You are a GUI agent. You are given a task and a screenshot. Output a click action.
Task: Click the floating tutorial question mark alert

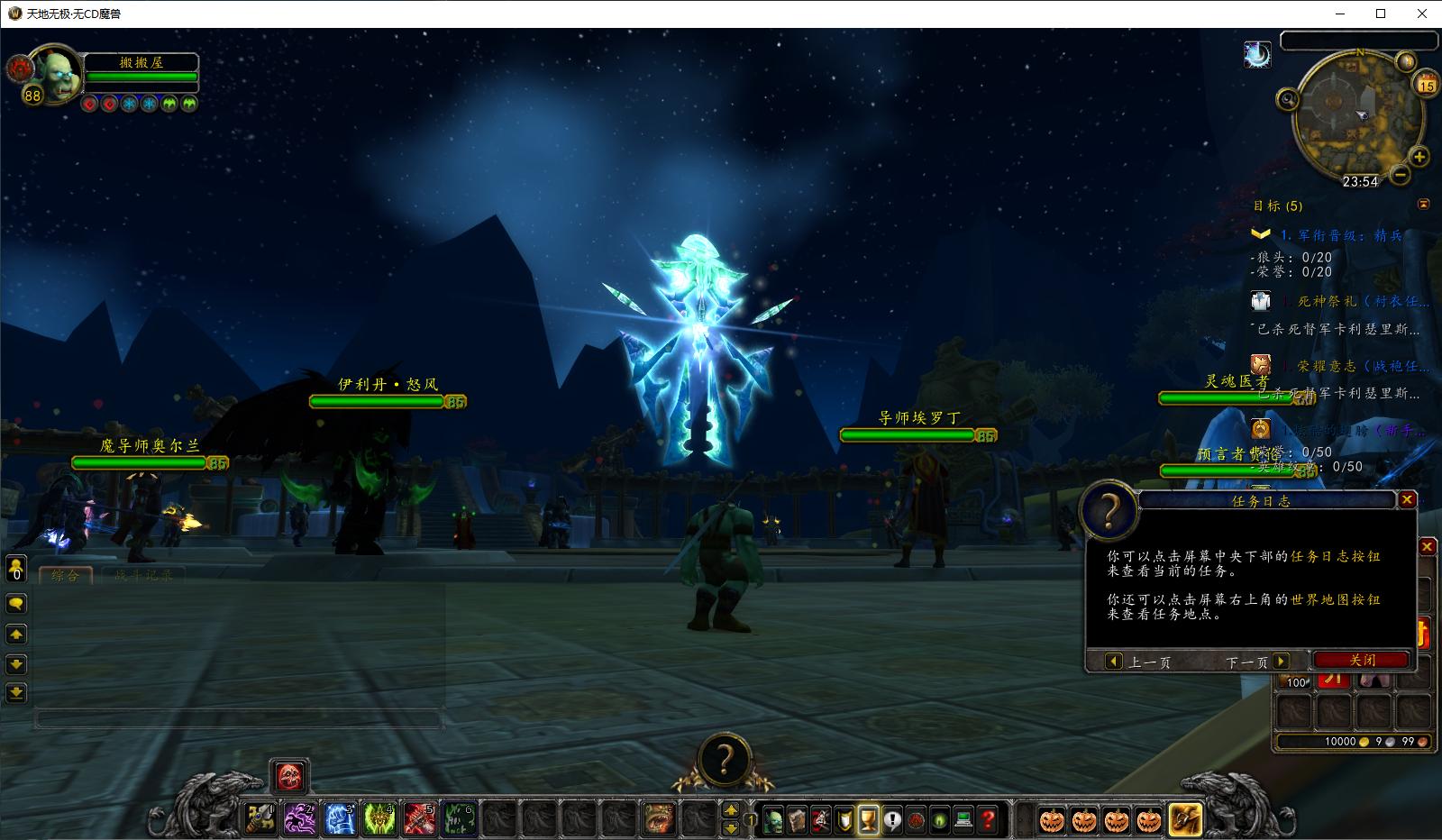(723, 760)
